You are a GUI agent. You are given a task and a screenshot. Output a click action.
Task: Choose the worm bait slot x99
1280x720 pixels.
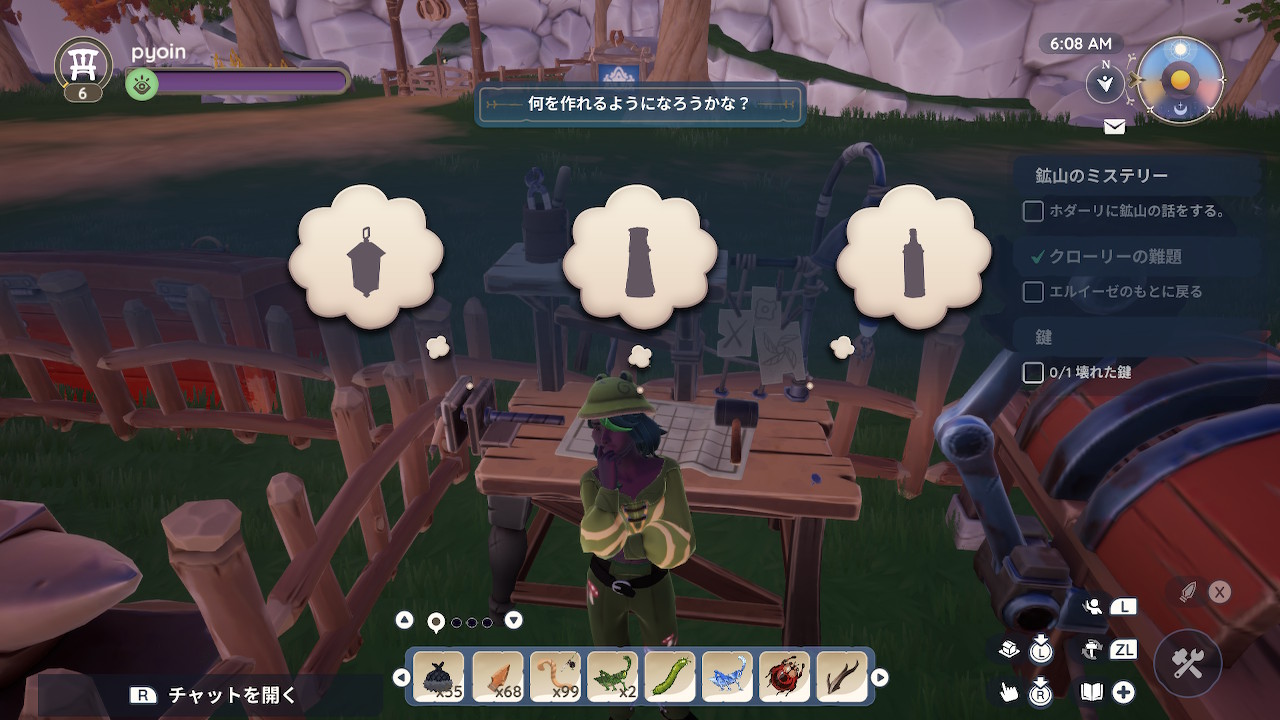pos(555,677)
